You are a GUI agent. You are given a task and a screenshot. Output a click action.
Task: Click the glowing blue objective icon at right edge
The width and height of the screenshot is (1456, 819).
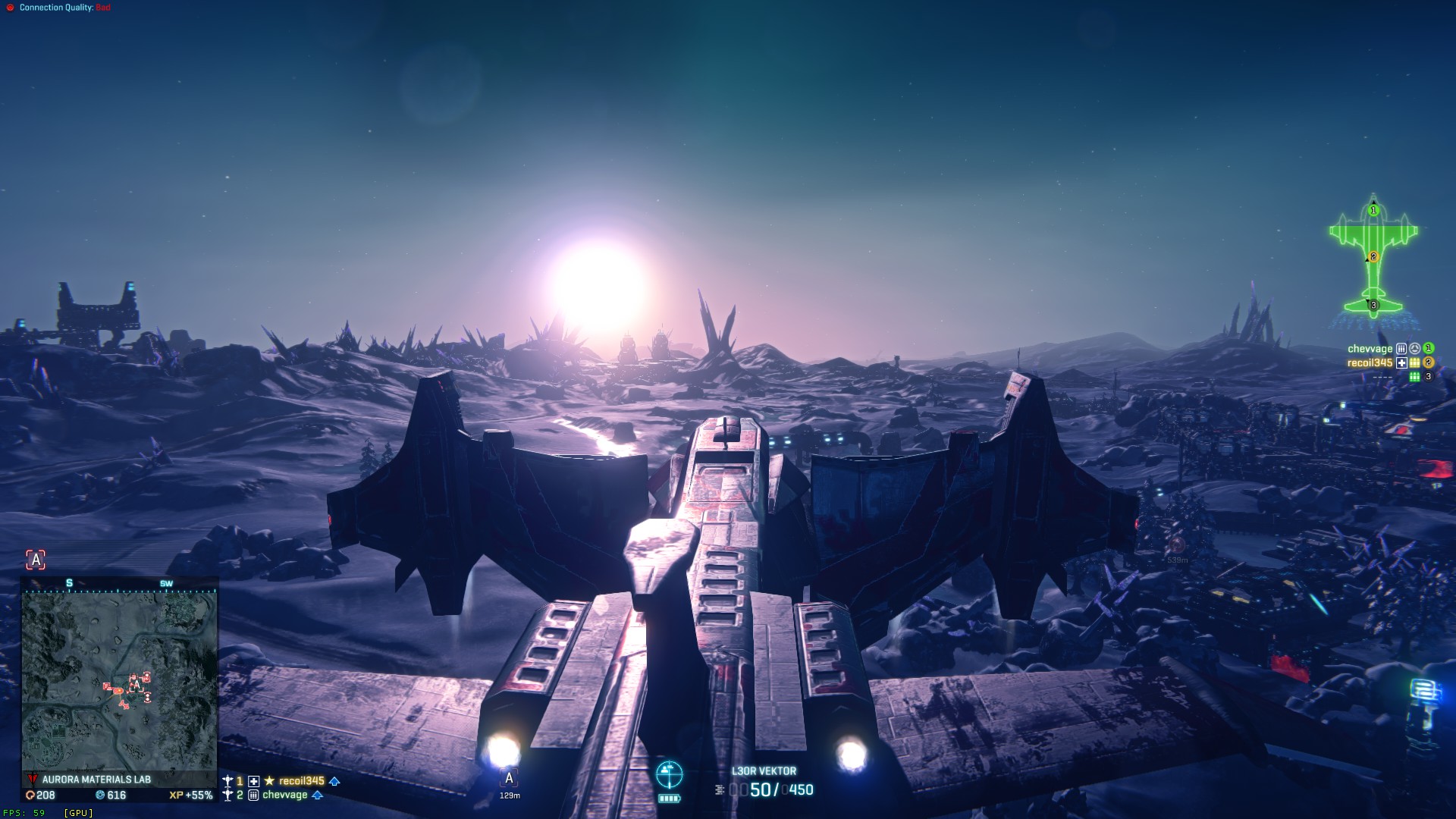point(1424,692)
